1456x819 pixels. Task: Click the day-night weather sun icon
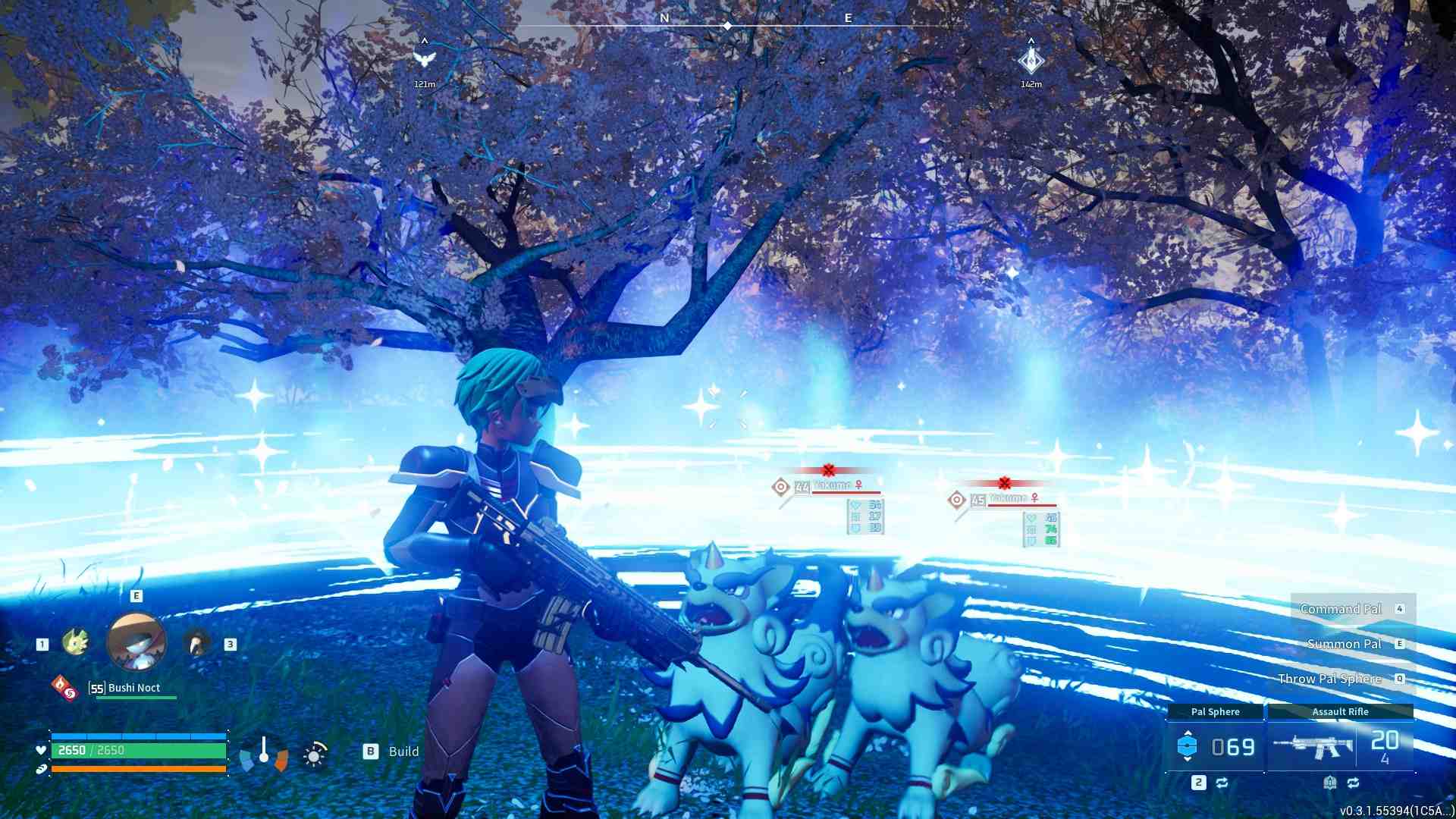point(314,756)
